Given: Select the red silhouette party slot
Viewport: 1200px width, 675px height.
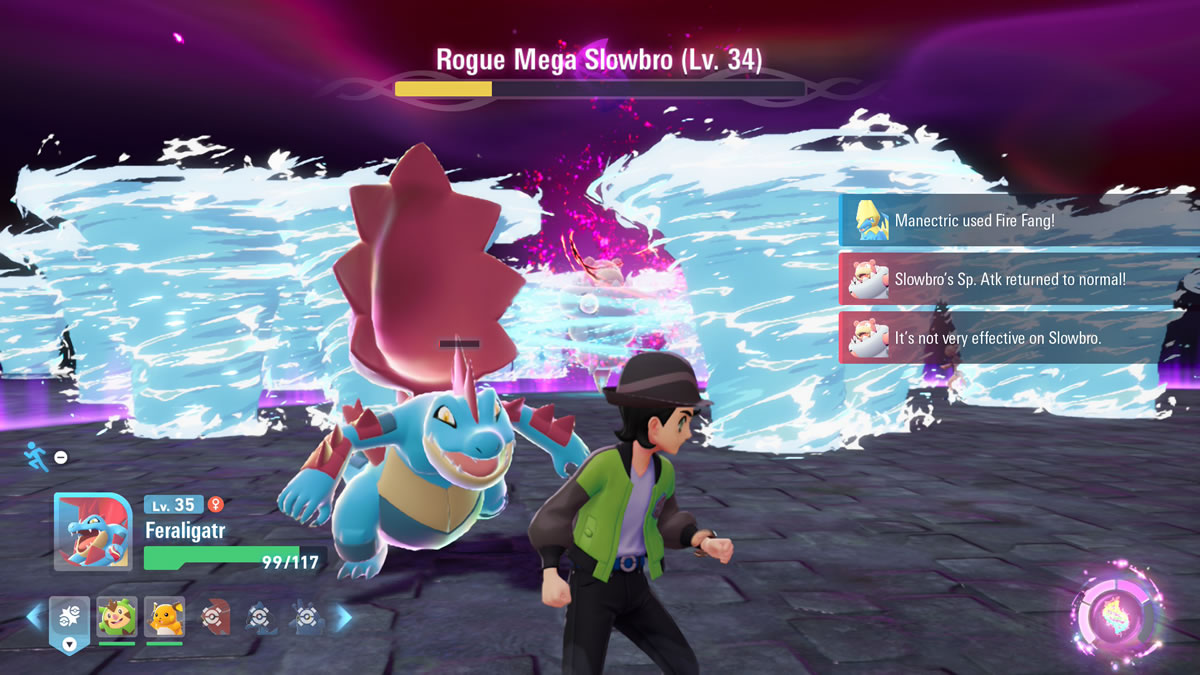Looking at the screenshot, I should (214, 618).
